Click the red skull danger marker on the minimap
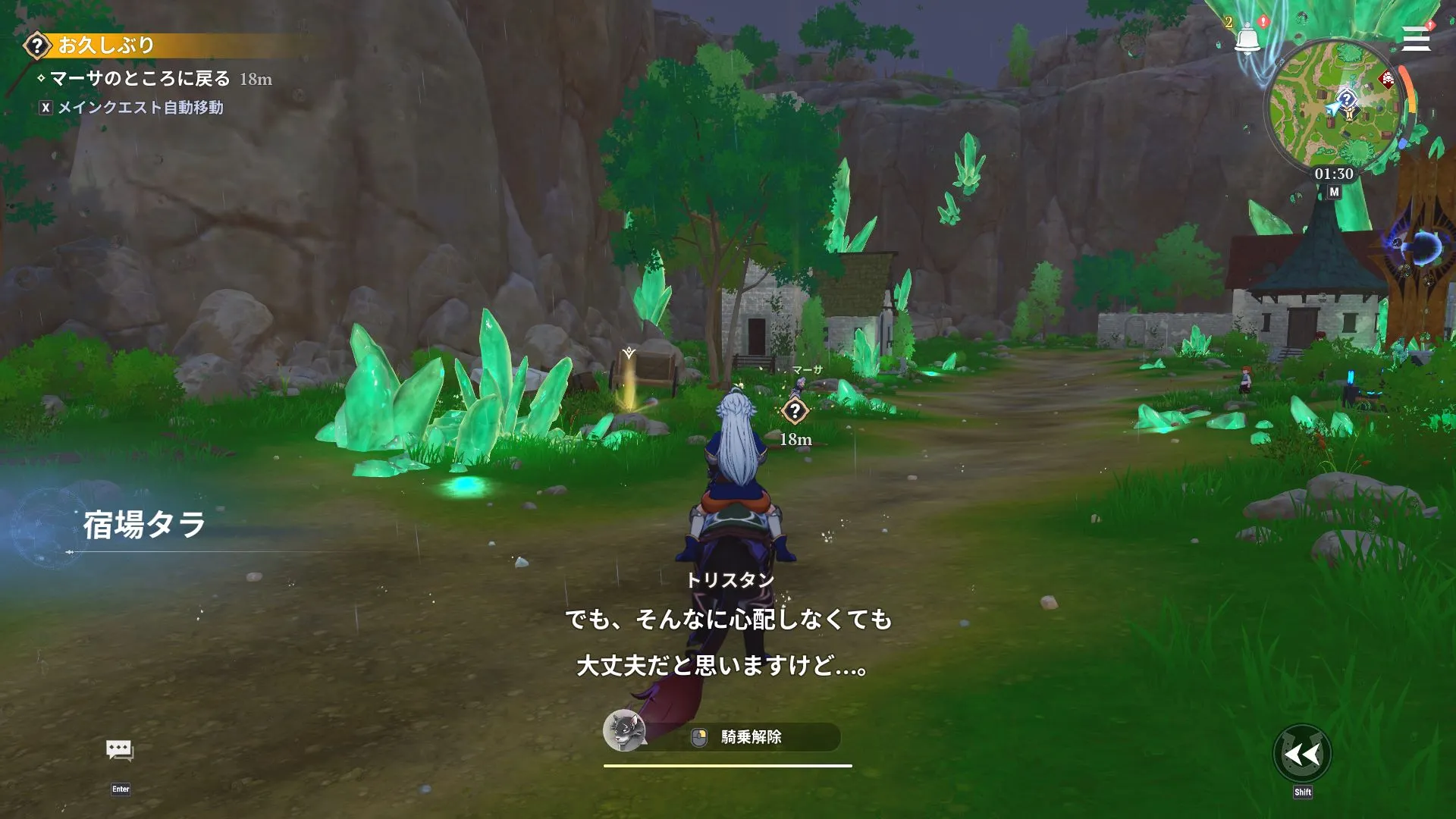The height and width of the screenshot is (819, 1456). [x=1385, y=79]
